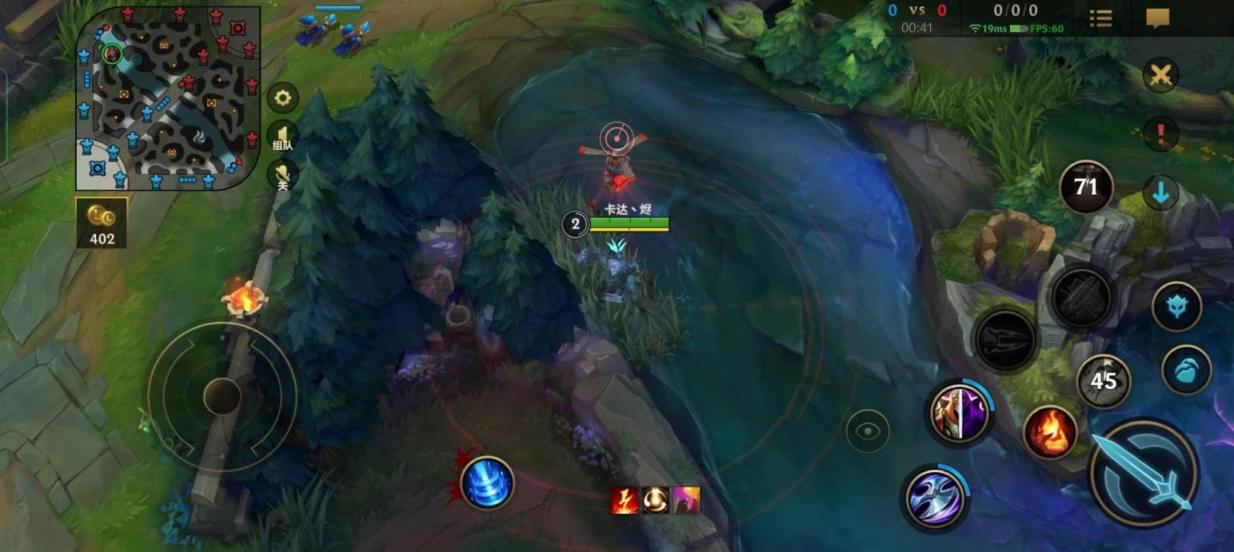This screenshot has height=552, width=1234.
Task: Hit the sword basic attack button
Action: click(x=1143, y=473)
